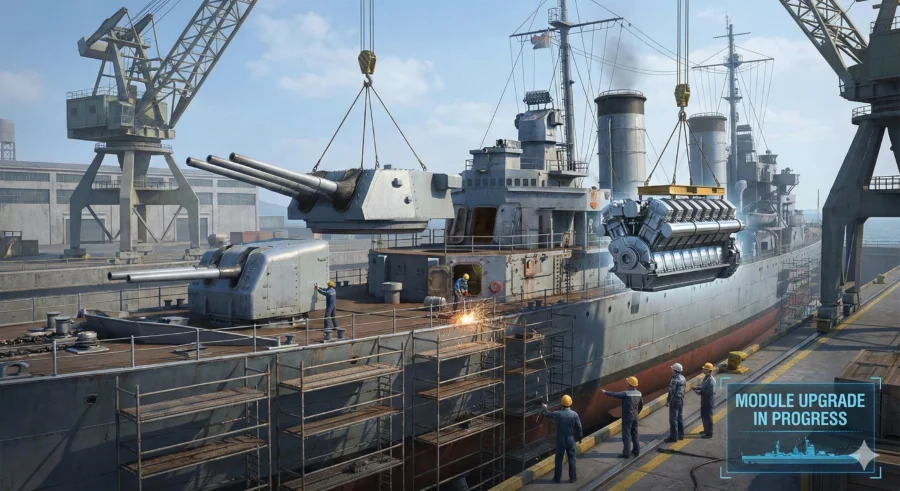
Task: Open the Module Upgrade In Progress panel
Action: point(802,426)
